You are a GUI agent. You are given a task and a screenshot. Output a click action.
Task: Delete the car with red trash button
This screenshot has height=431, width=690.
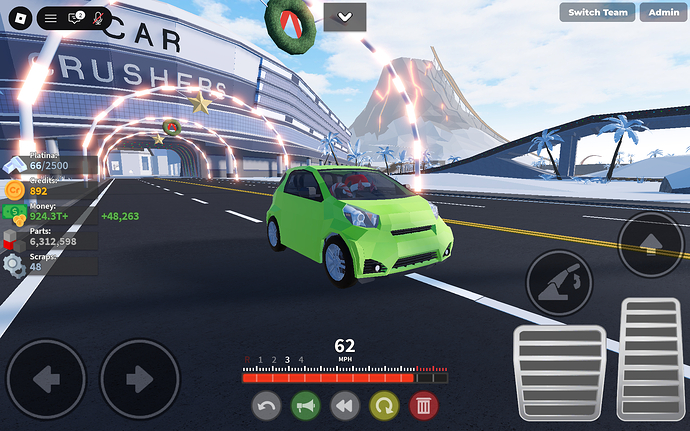[423, 405]
